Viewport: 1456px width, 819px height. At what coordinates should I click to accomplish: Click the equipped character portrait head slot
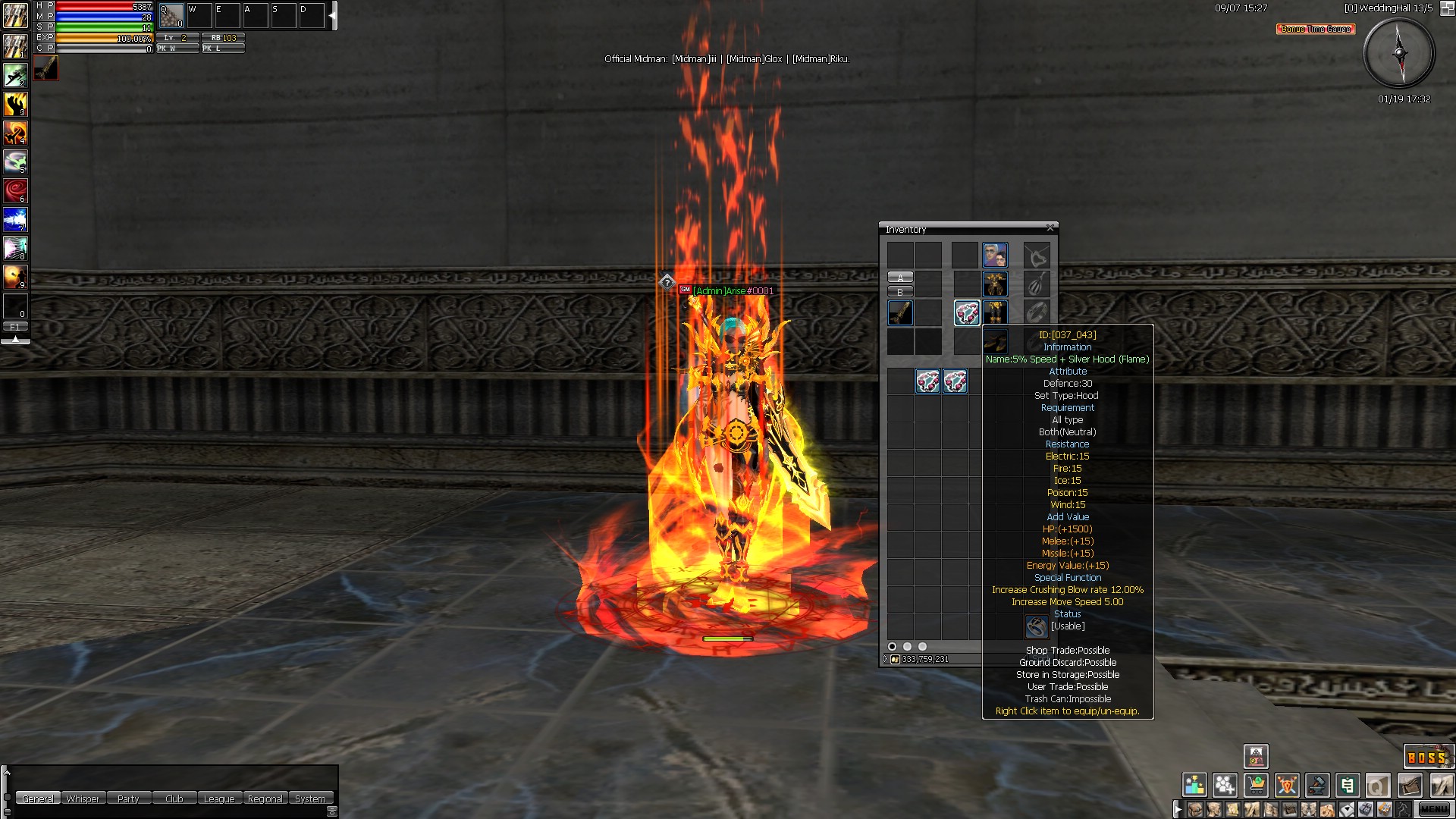[995, 255]
